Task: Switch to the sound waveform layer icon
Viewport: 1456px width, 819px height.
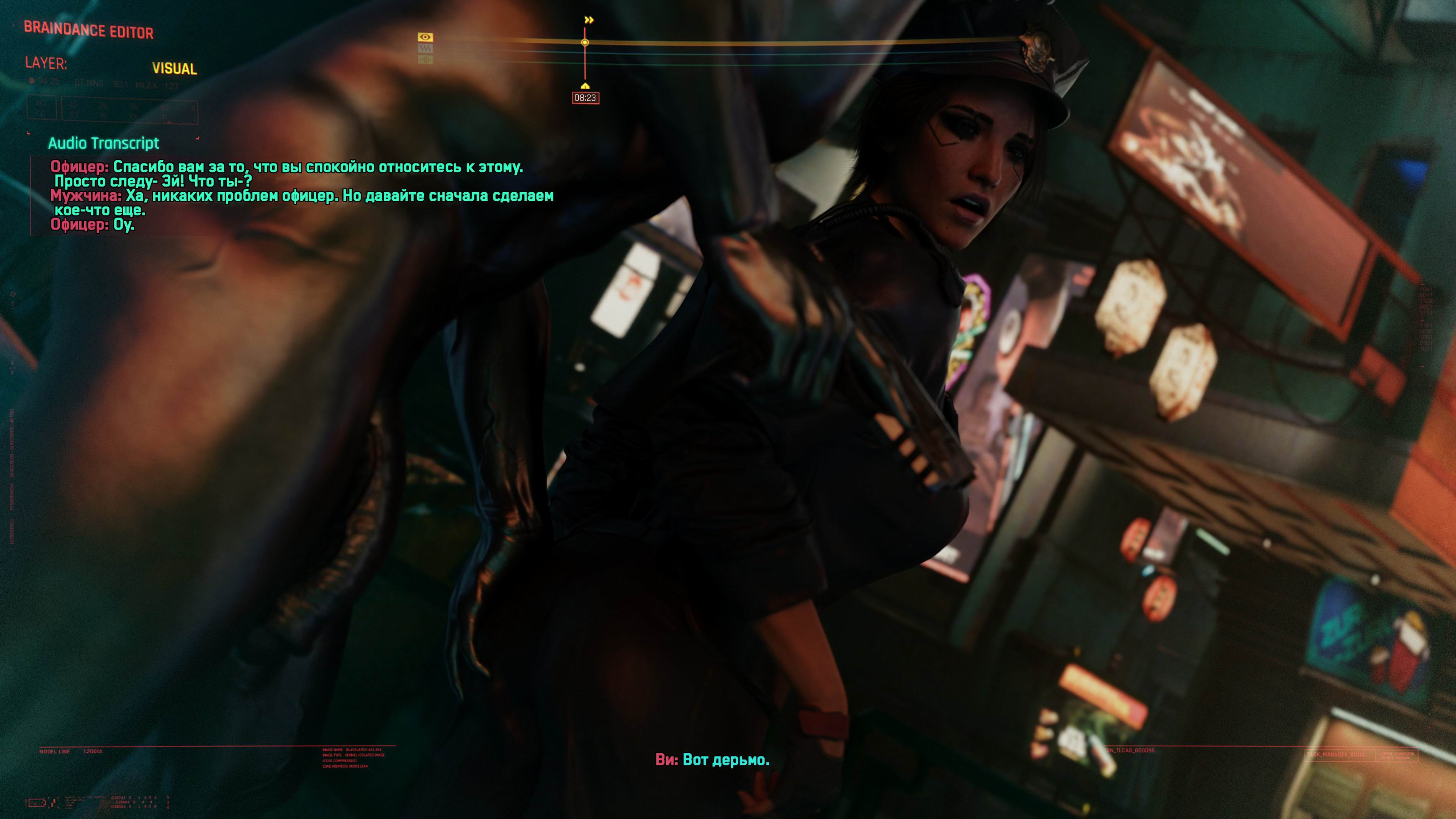Action: click(x=425, y=59)
